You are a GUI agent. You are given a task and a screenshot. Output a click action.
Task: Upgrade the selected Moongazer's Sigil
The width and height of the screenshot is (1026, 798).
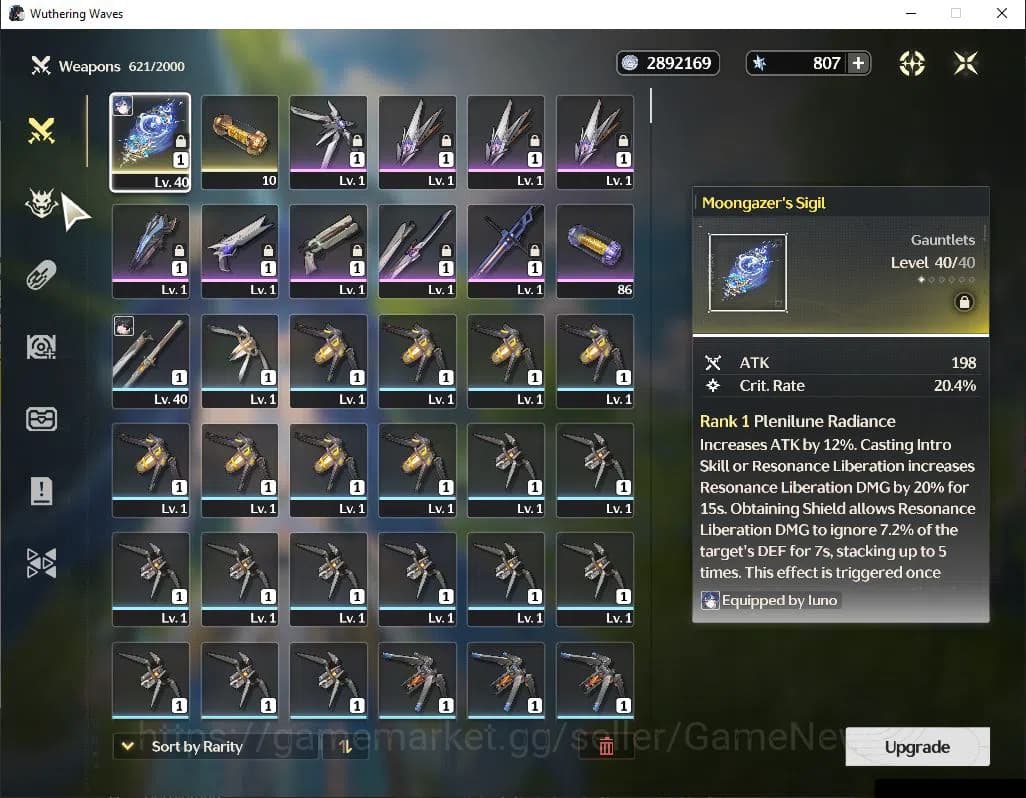click(x=917, y=747)
